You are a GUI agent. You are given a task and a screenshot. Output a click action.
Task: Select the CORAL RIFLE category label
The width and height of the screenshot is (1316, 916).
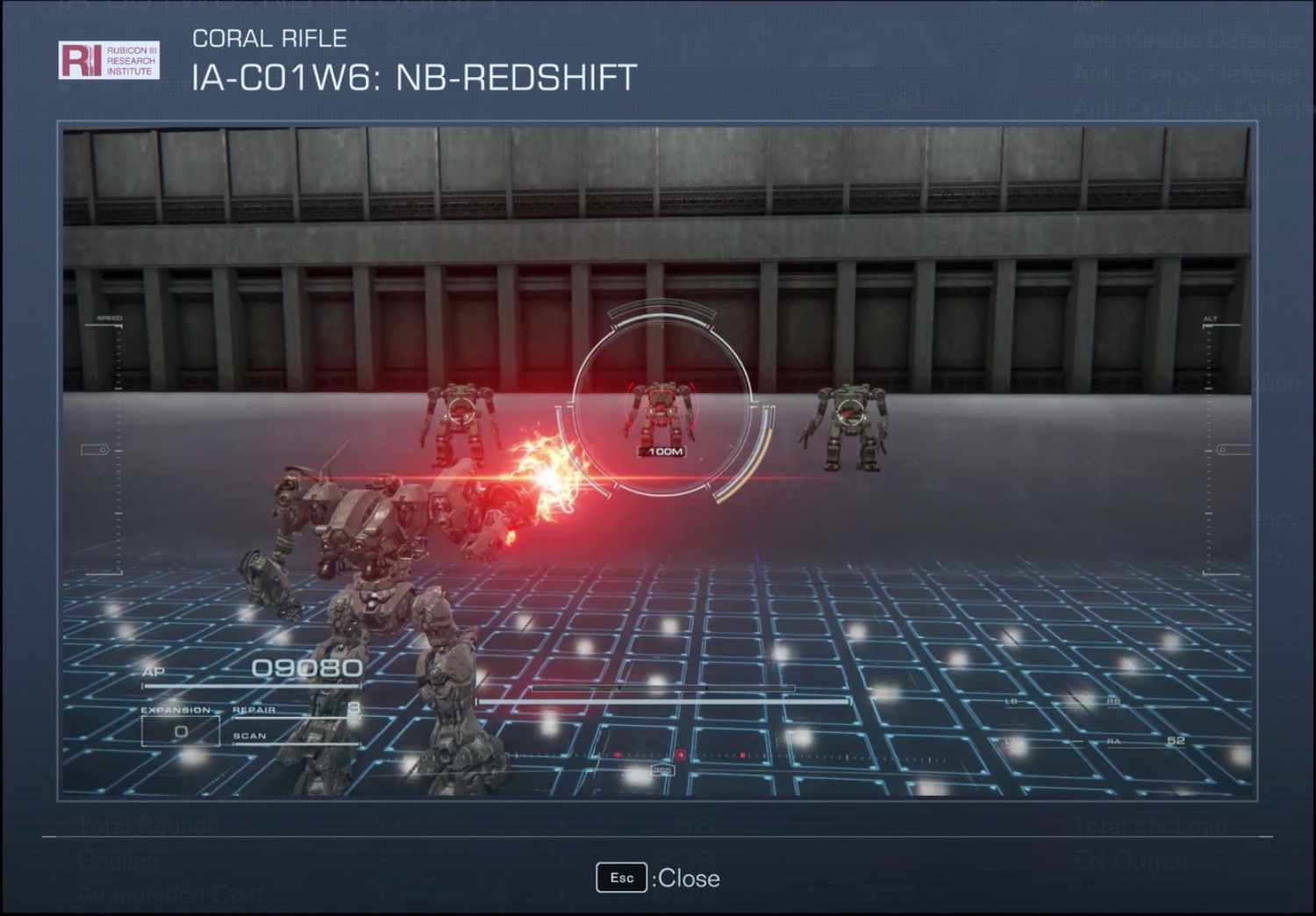point(269,38)
